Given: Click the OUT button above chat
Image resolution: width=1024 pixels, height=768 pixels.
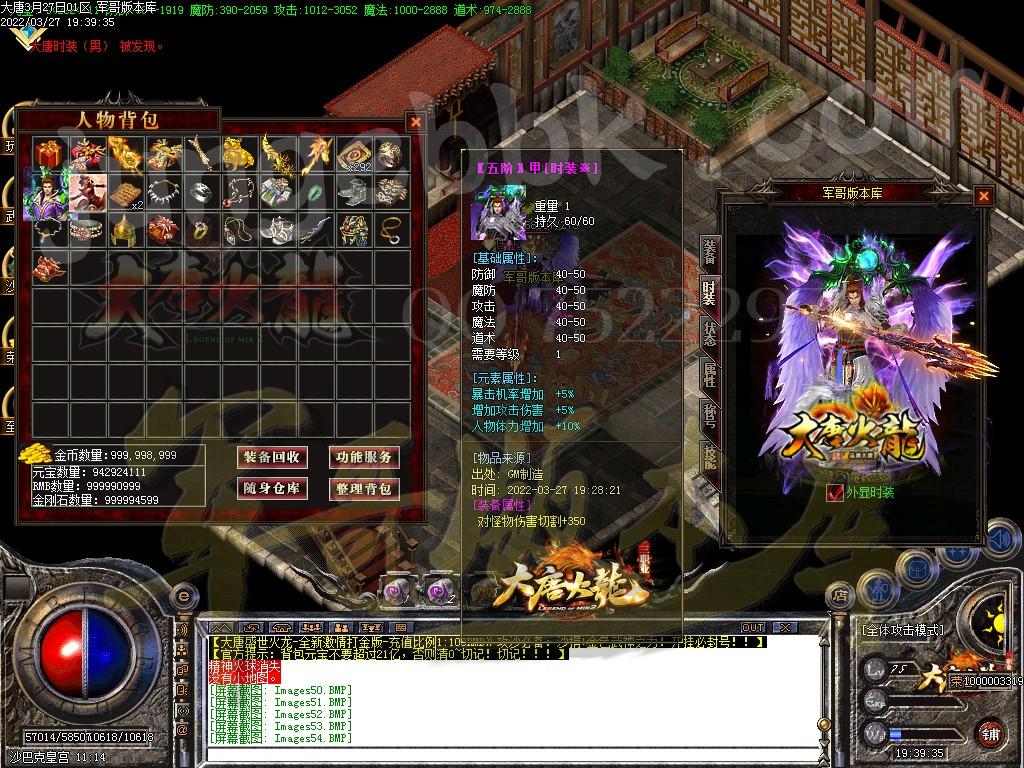Looking at the screenshot, I should tap(752, 627).
